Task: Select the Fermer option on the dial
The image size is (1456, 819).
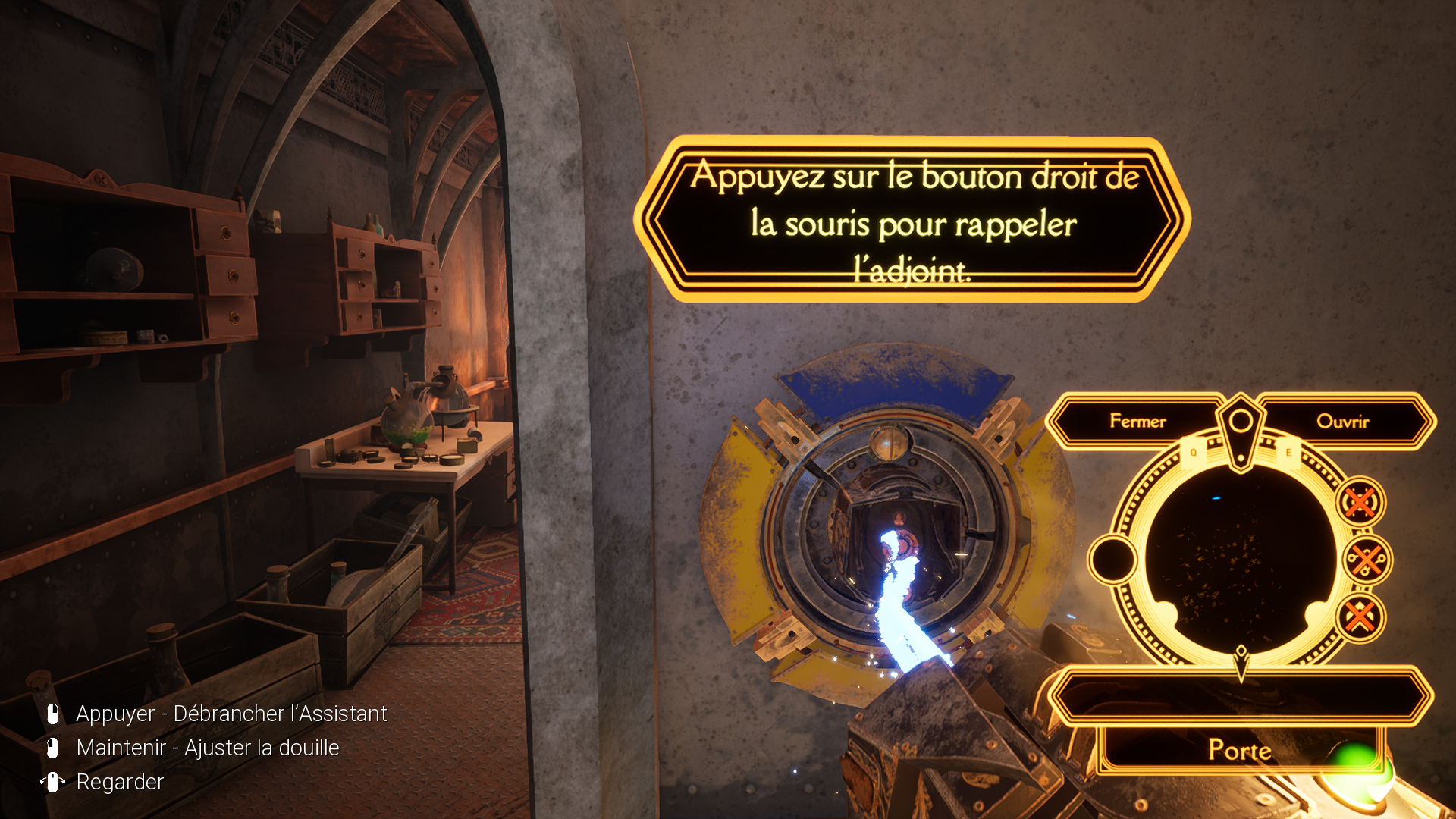Action: click(x=1137, y=421)
